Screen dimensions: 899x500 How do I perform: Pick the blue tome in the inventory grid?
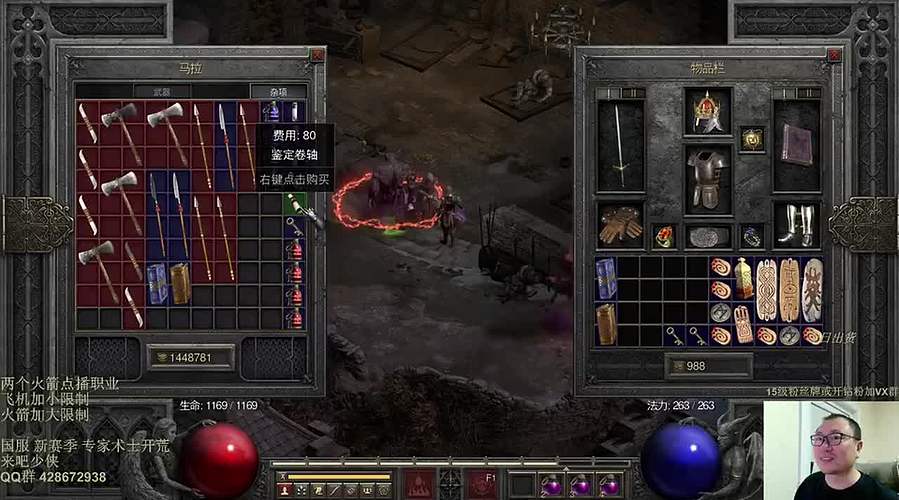click(606, 277)
